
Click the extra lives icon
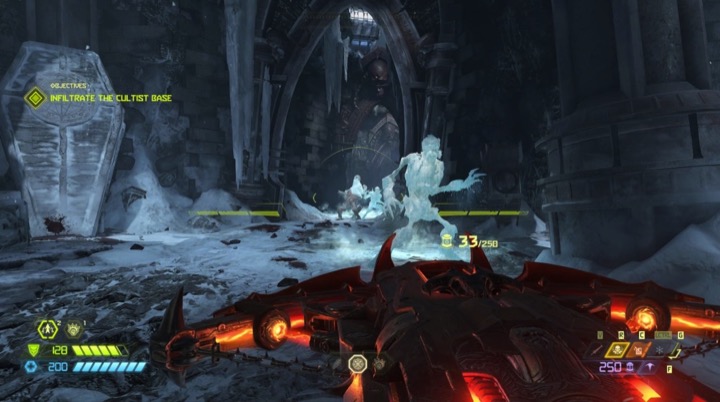click(x=46, y=327)
